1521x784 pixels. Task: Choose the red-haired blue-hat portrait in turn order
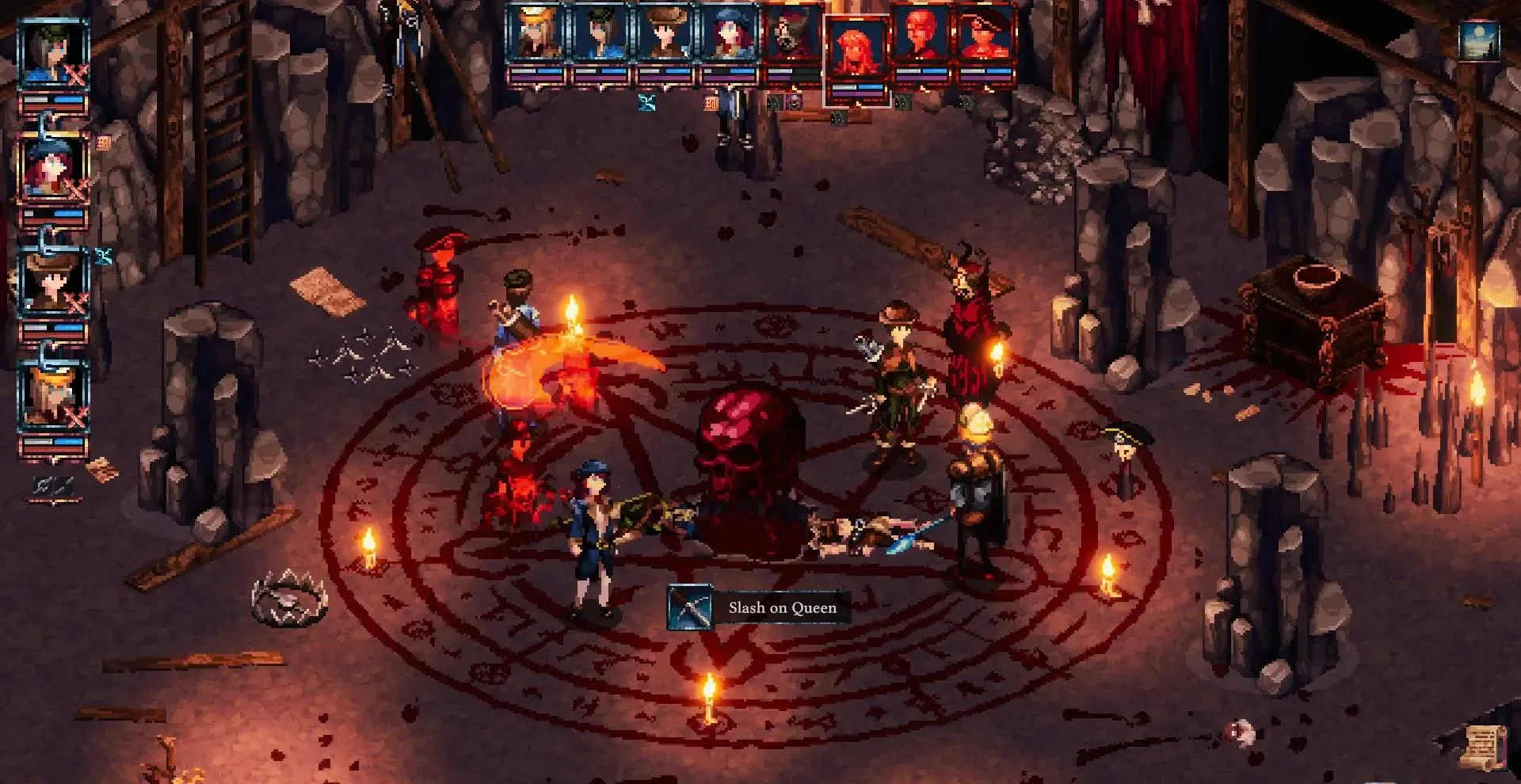[729, 36]
